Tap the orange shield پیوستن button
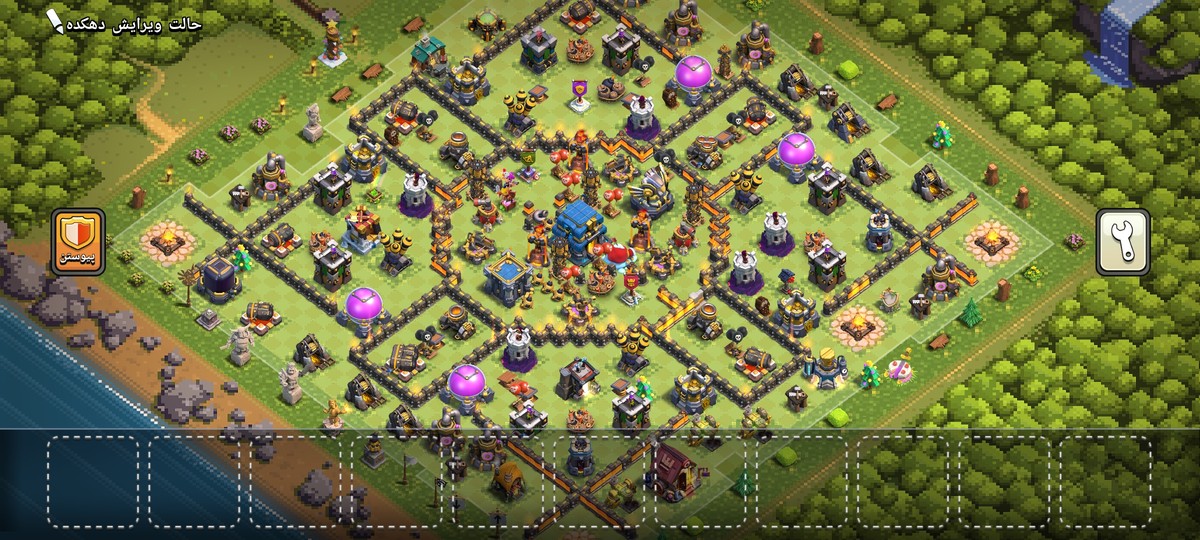1200x540 pixels. coord(78,241)
